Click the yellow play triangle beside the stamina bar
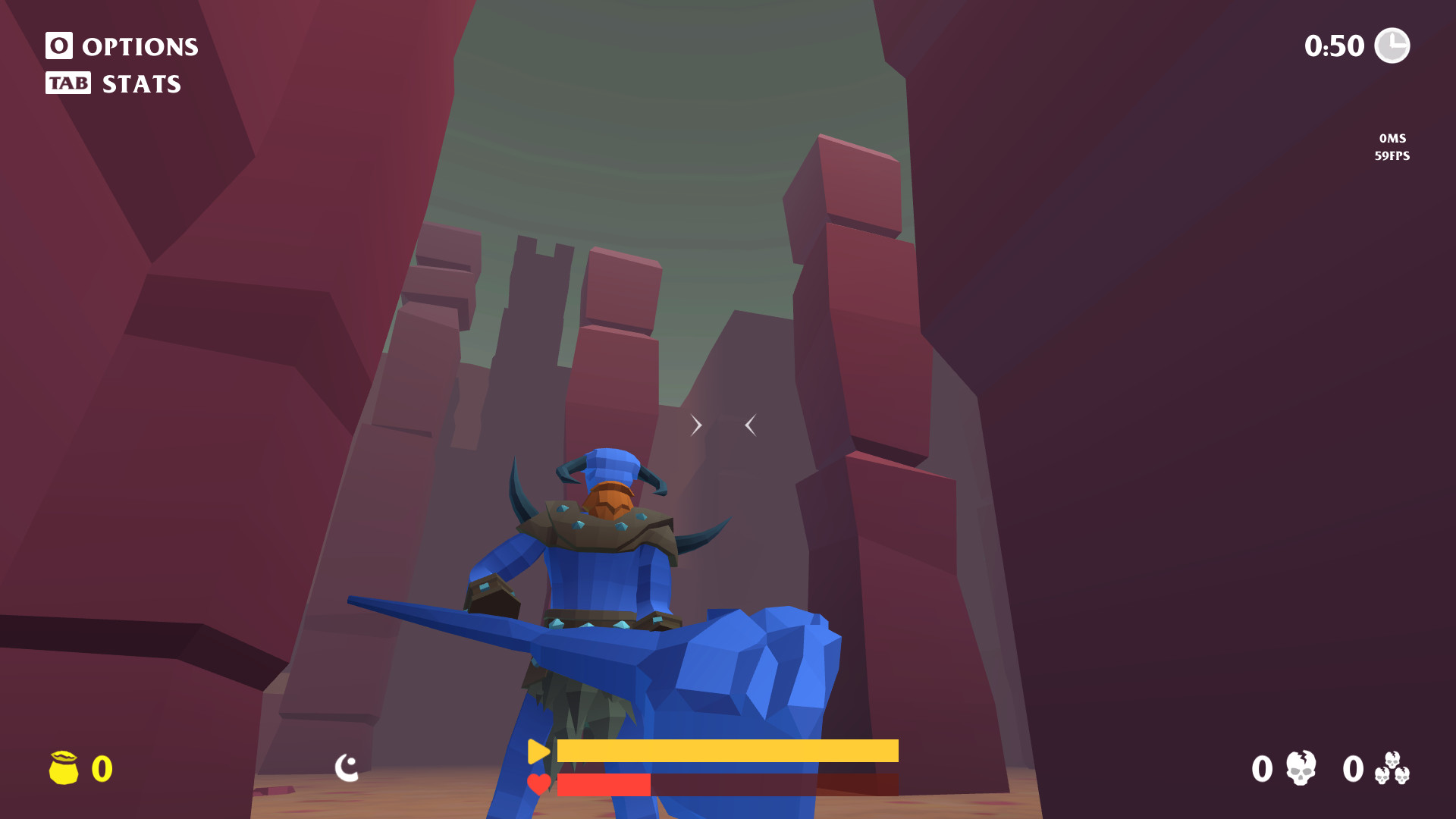 click(x=538, y=752)
